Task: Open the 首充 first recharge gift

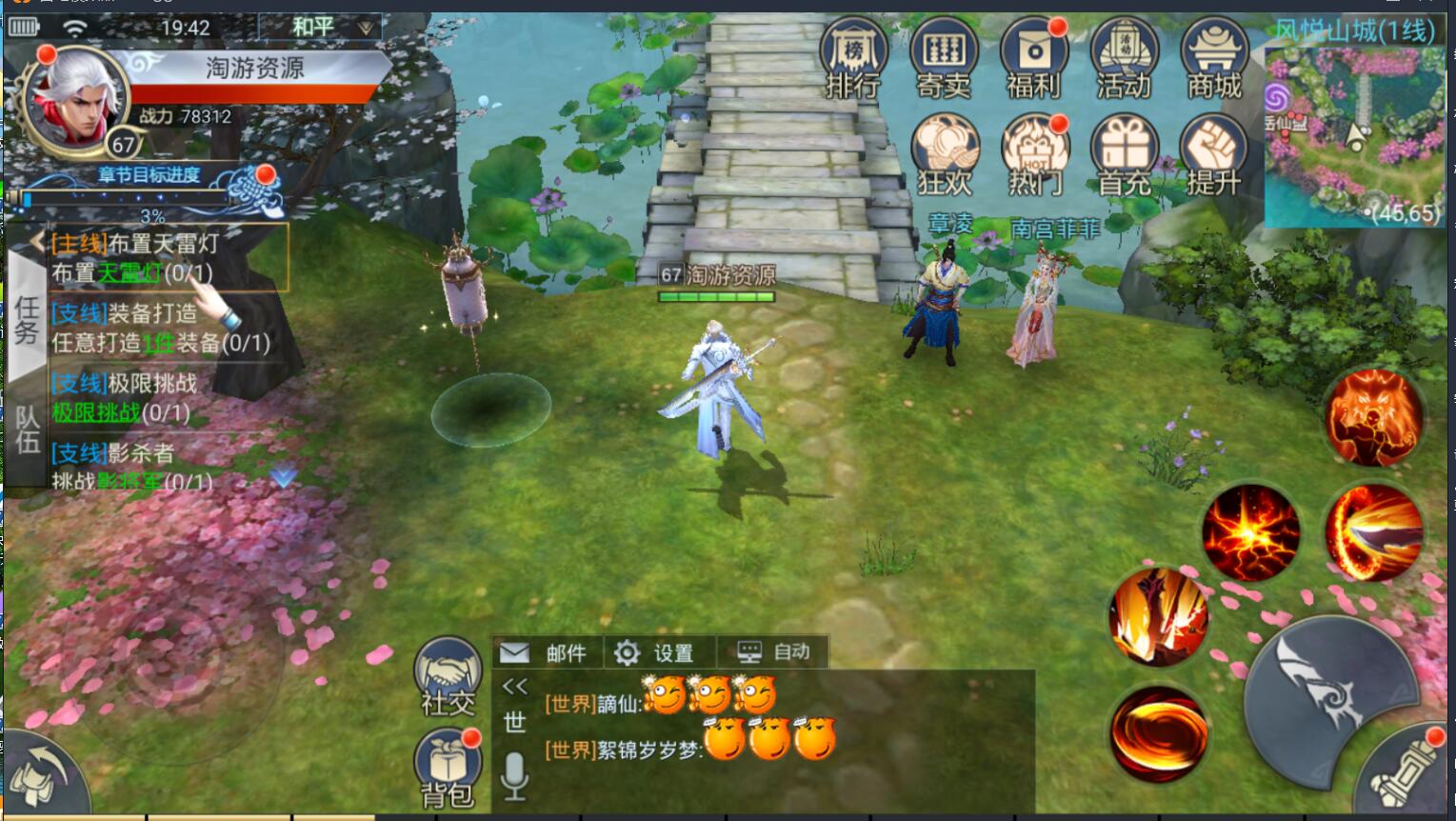Action: coord(1124,154)
